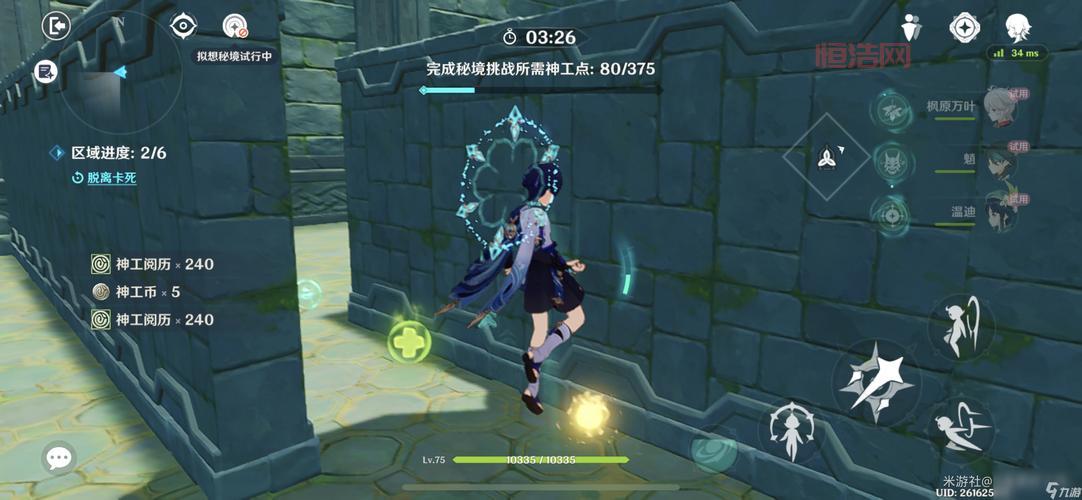Tap the jump button
This screenshot has height=500, width=1082.
point(960,326)
